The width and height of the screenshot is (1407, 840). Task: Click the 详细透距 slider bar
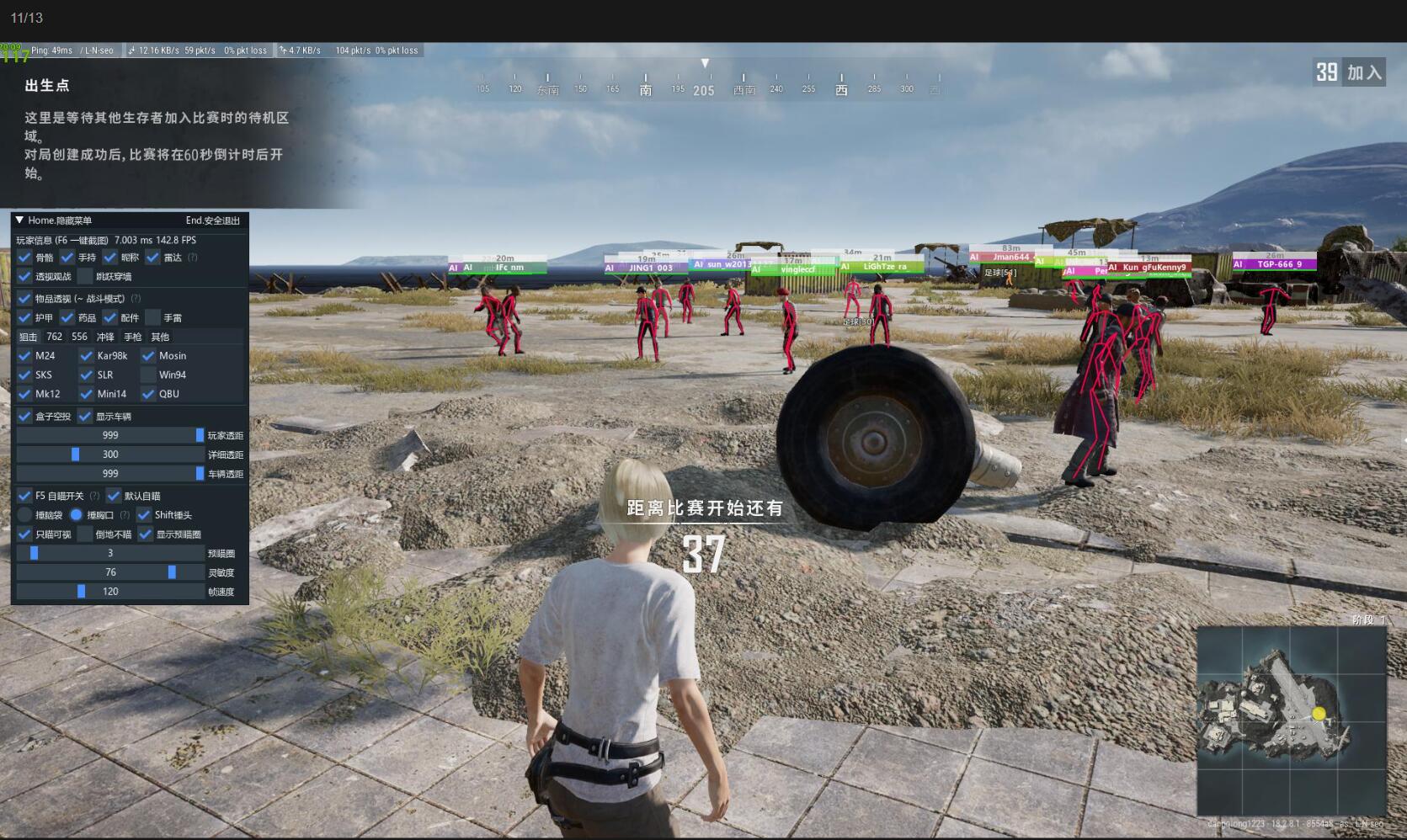[x=110, y=455]
